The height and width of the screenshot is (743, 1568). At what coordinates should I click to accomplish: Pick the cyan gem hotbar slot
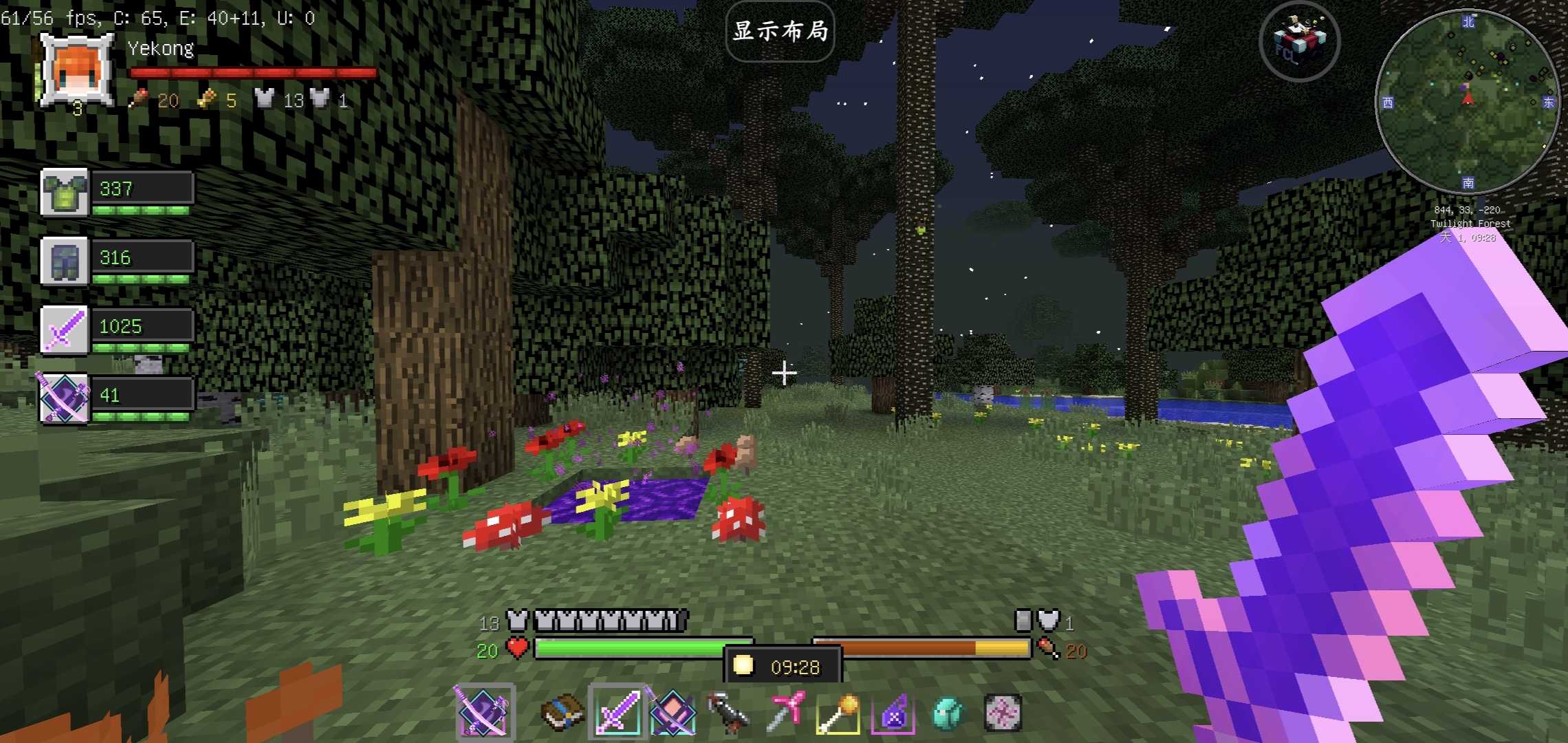tap(948, 712)
